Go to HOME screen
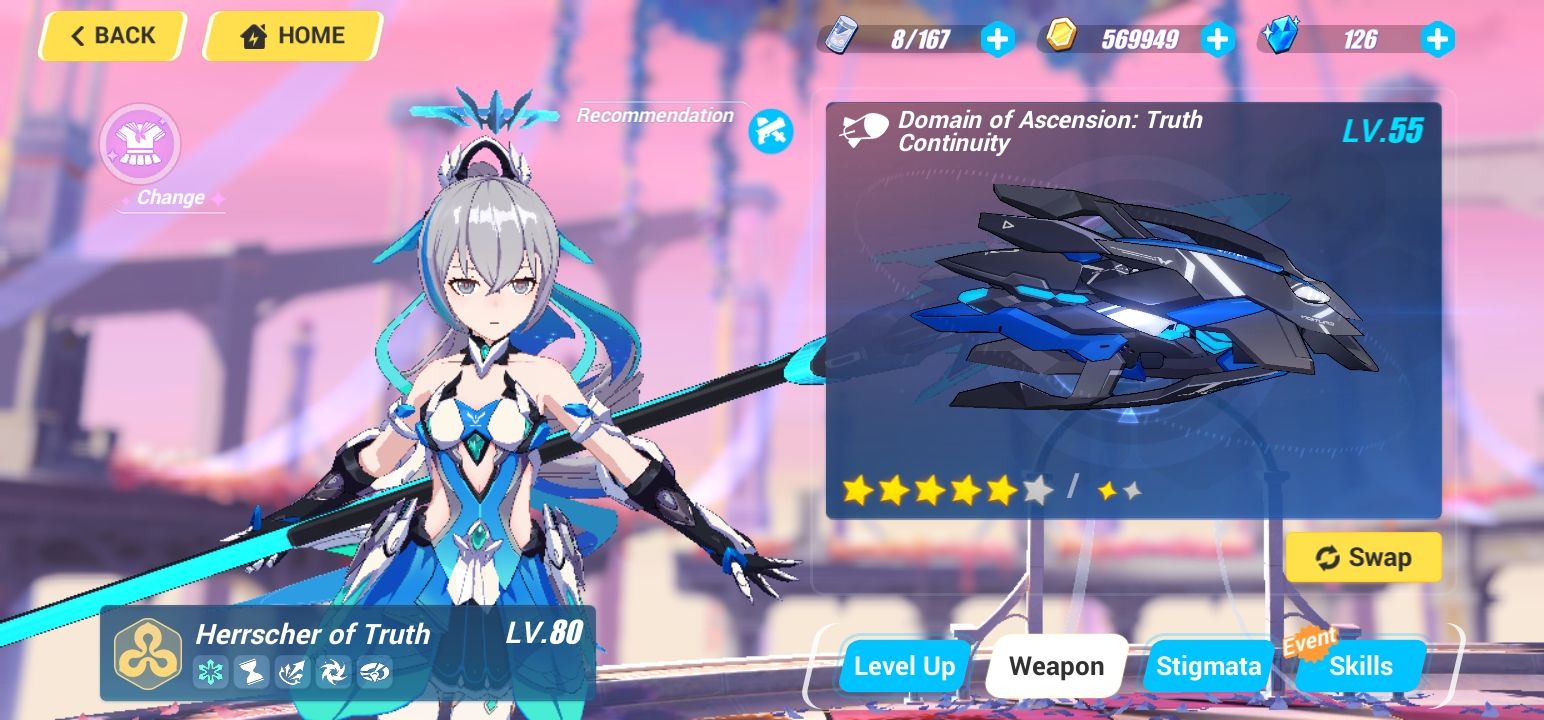The width and height of the screenshot is (1544, 720). (291, 36)
